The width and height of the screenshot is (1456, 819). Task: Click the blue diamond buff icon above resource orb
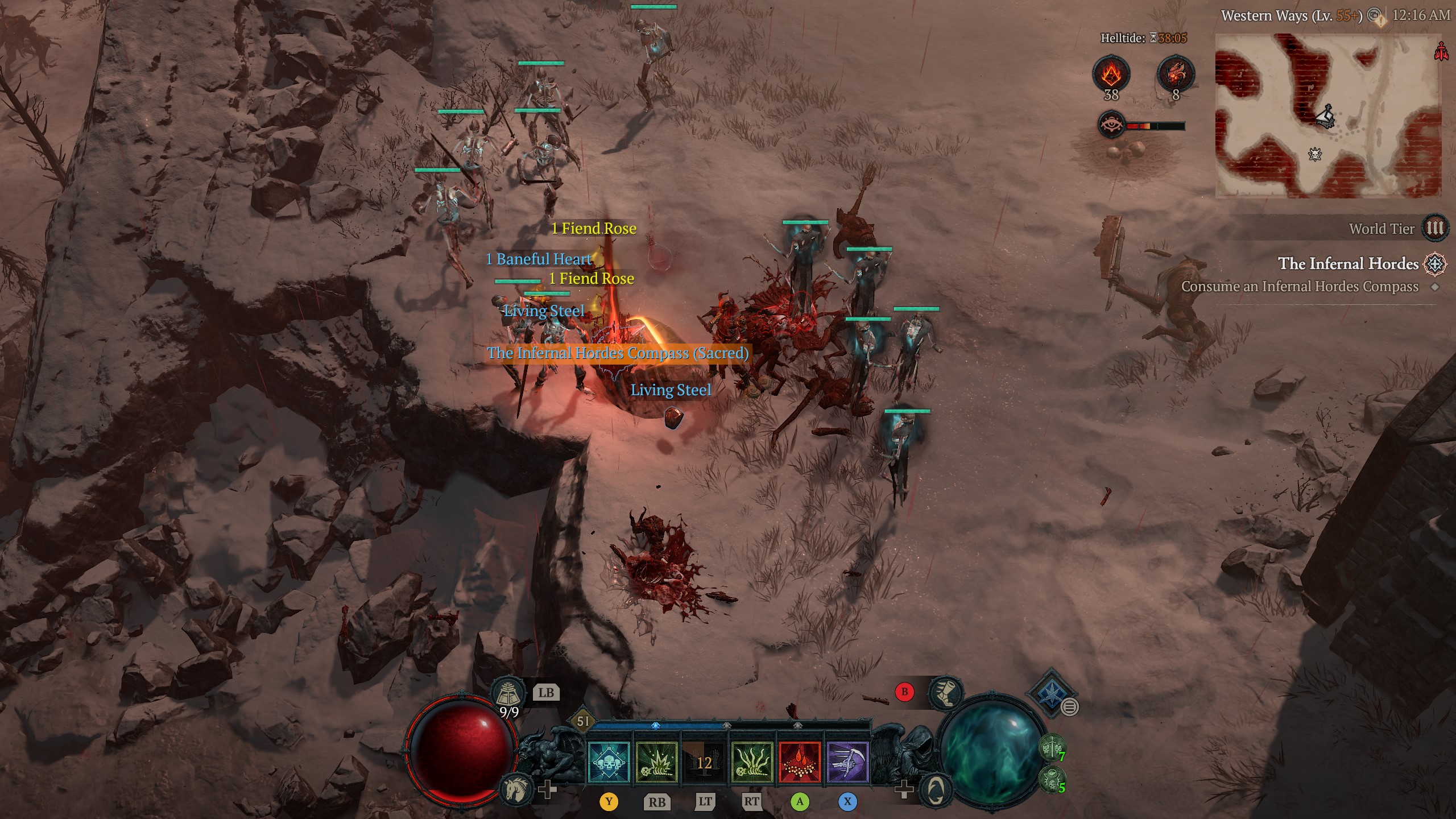1052,695
